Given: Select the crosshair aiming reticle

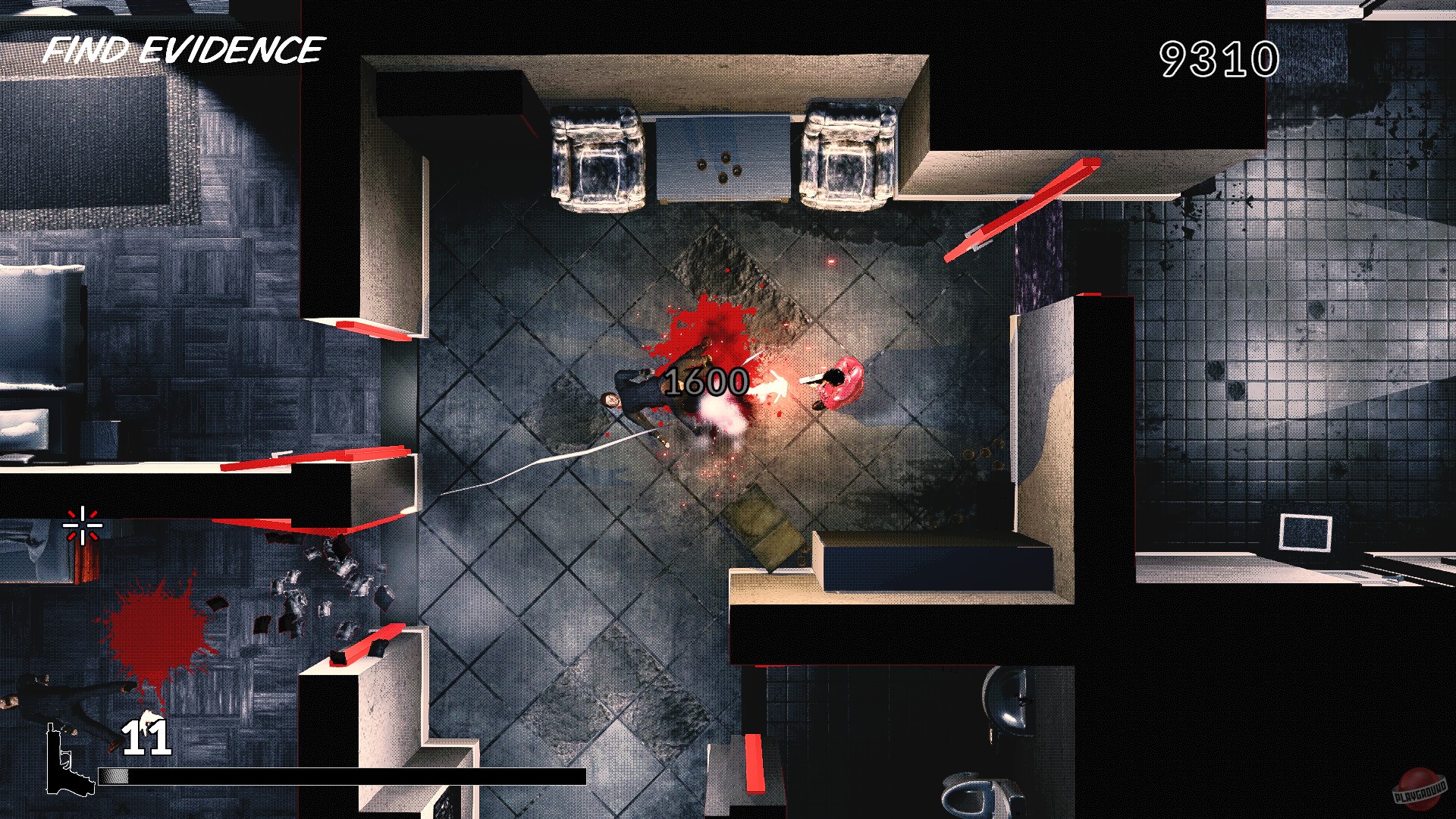Looking at the screenshot, I should [81, 525].
